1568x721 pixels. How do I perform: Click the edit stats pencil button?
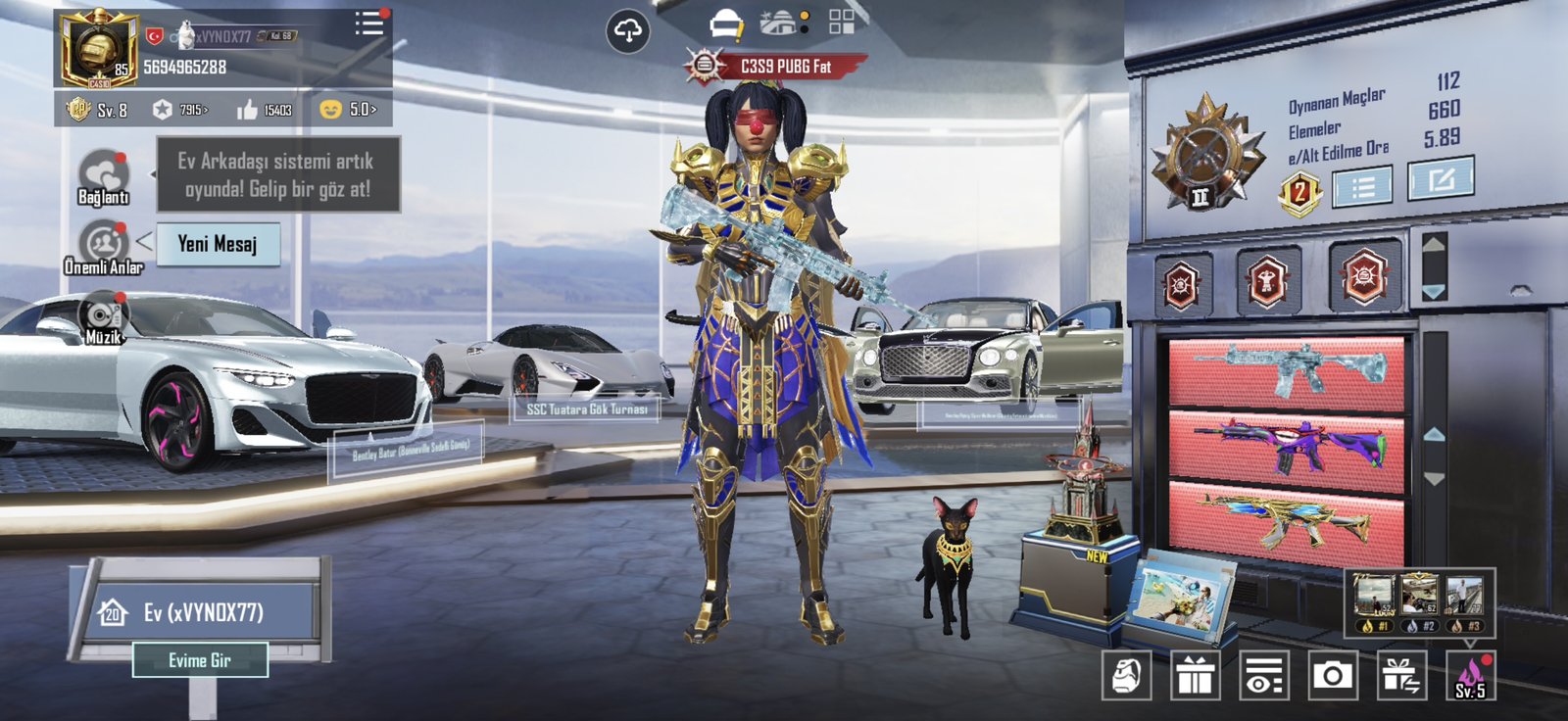1440,179
